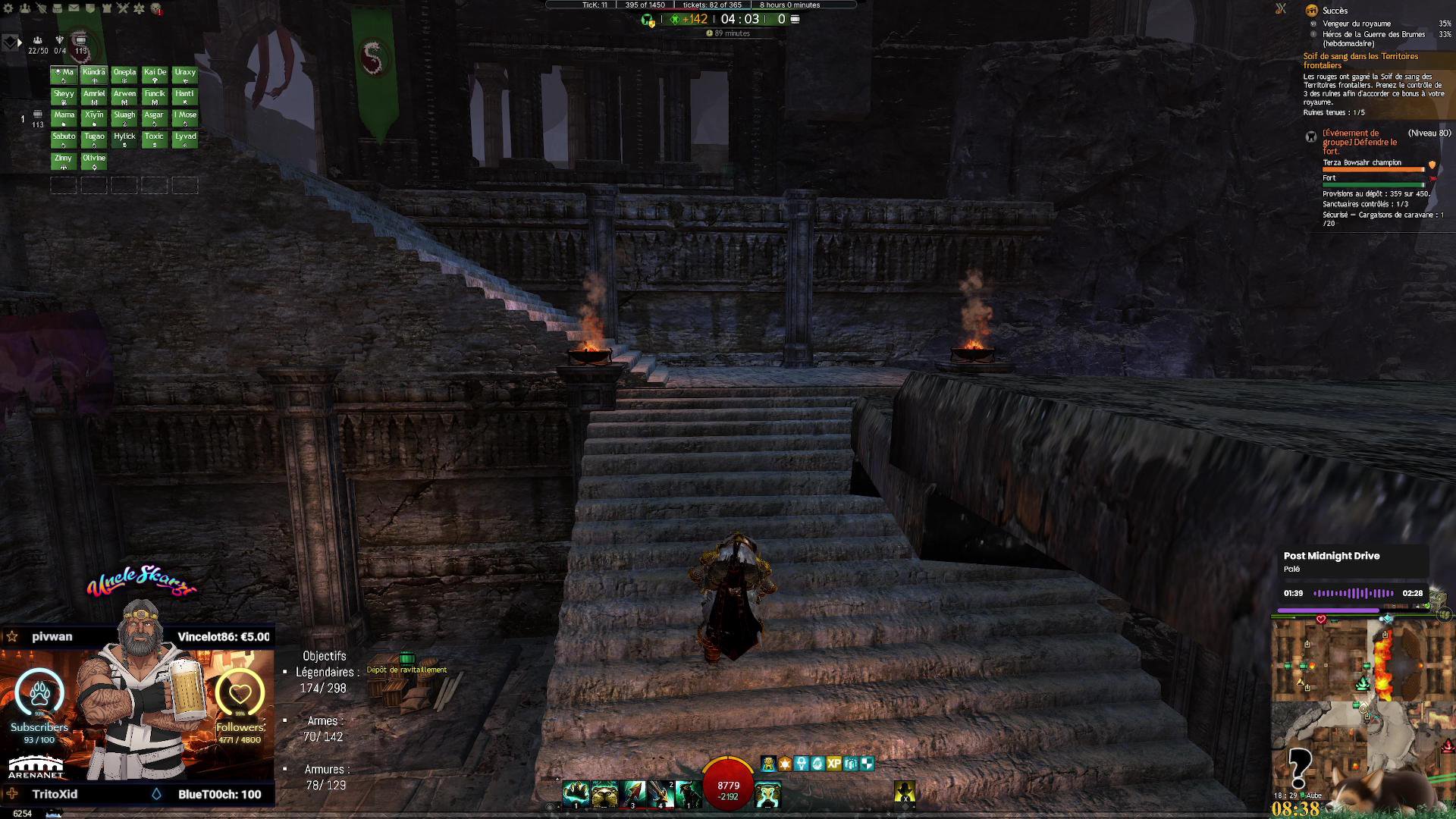
Task: Select squad member Kündrä
Action: [x=94, y=74]
